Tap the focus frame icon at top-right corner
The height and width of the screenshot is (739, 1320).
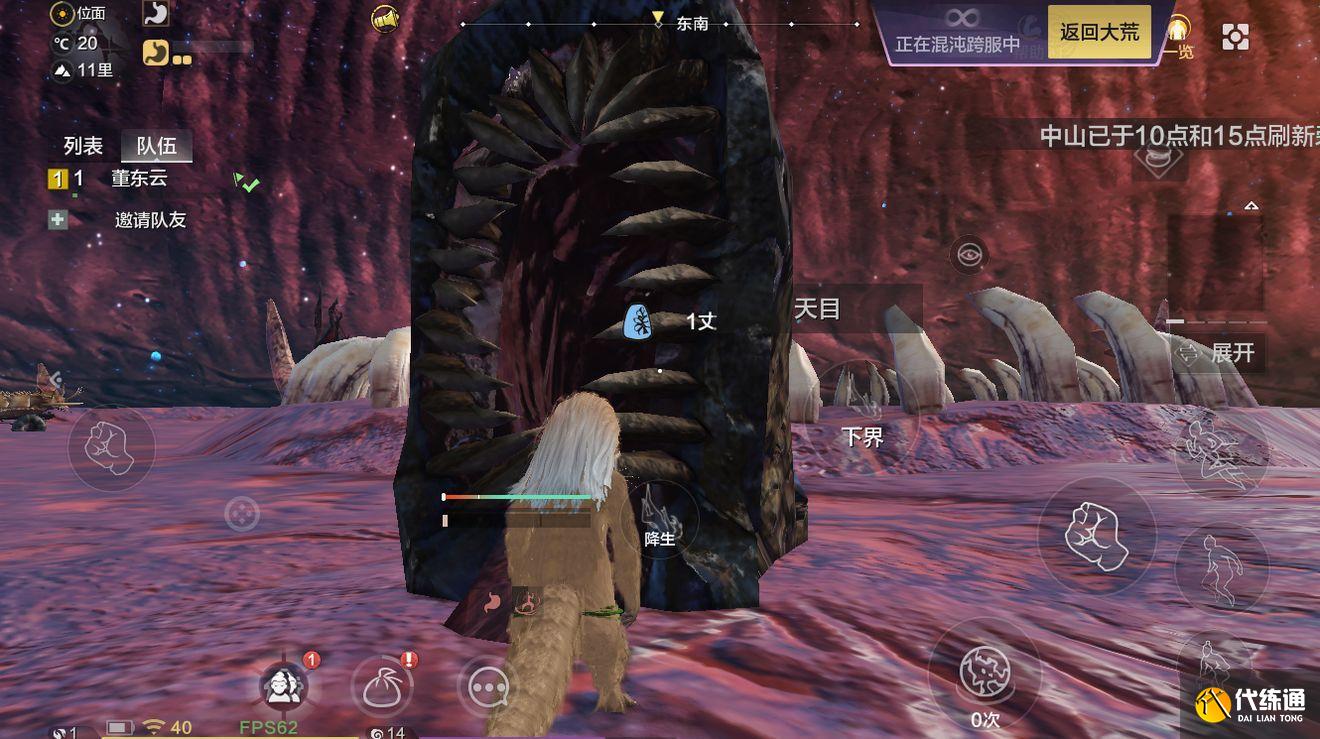[1236, 37]
